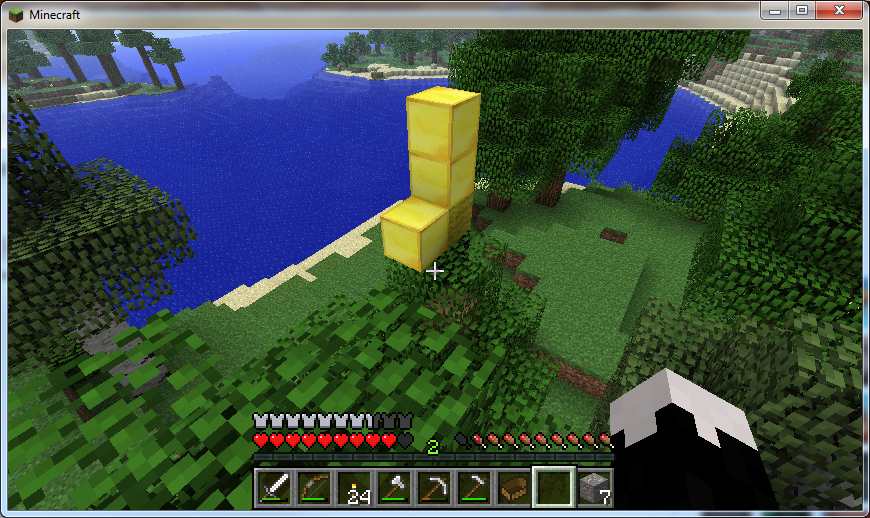Image resolution: width=870 pixels, height=518 pixels.
Task: Maximize the Minecraft window
Action: coord(800,10)
